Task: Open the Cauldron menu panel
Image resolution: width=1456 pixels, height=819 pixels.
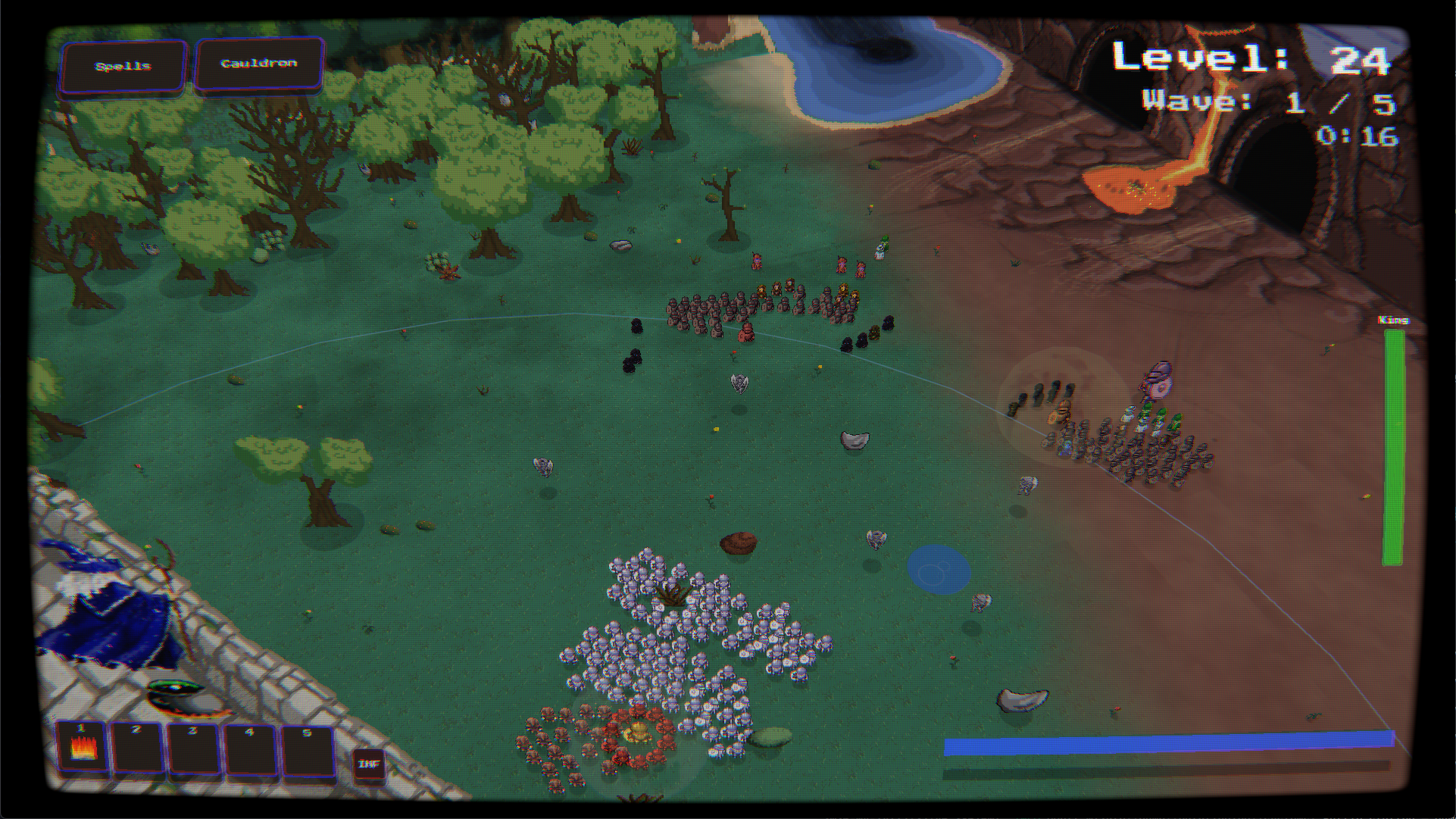Action: 258,63
